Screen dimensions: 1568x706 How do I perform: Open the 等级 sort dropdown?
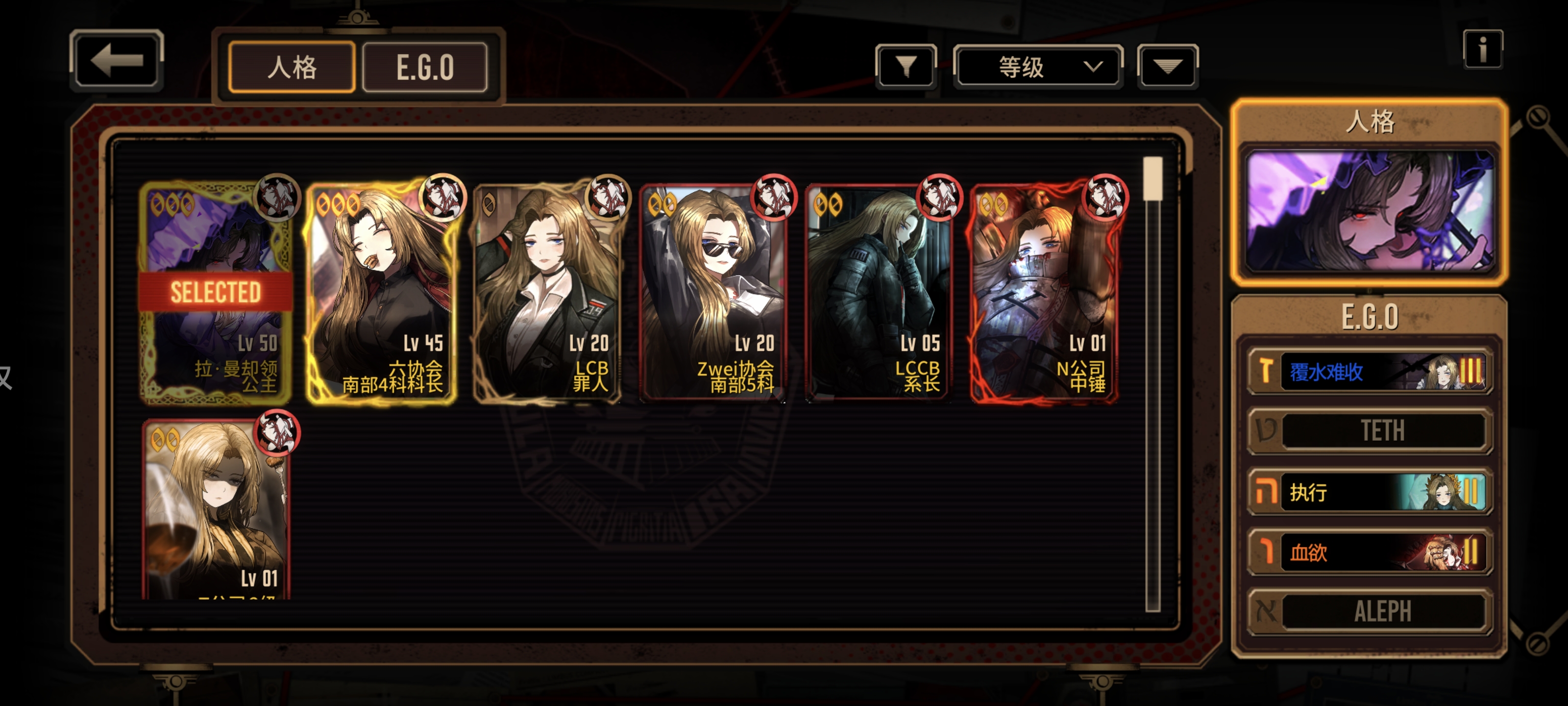[1037, 66]
